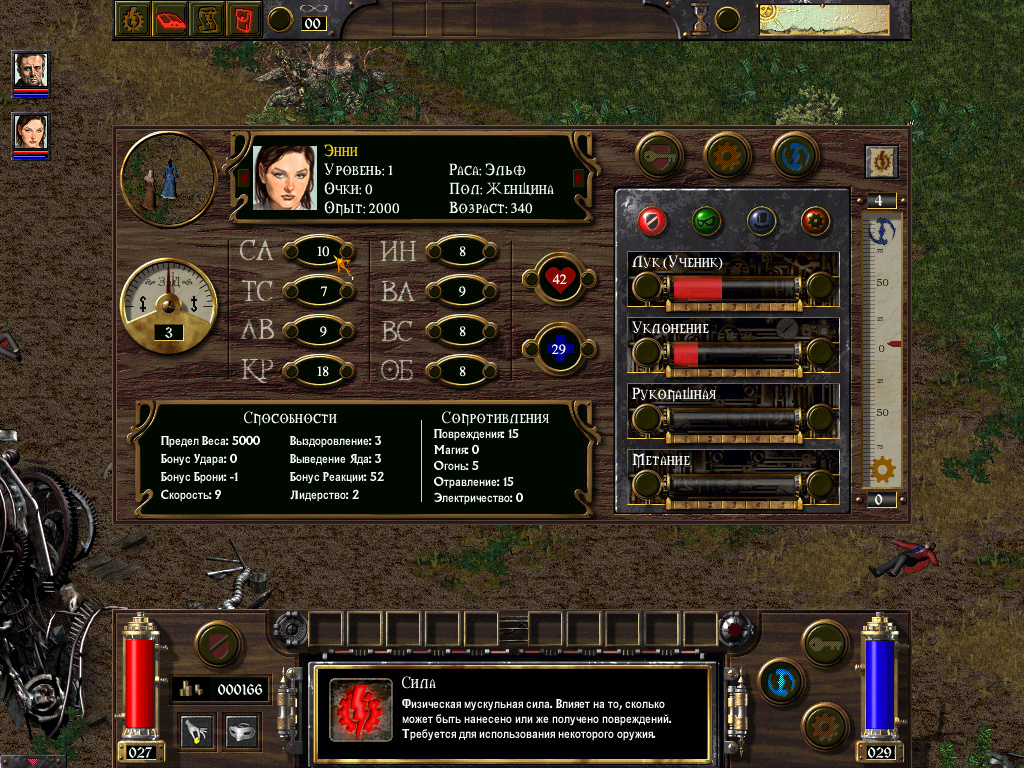This screenshot has height=768, width=1024.
Task: Select the Intelligence (ИН) stat value 8
Action: click(462, 251)
